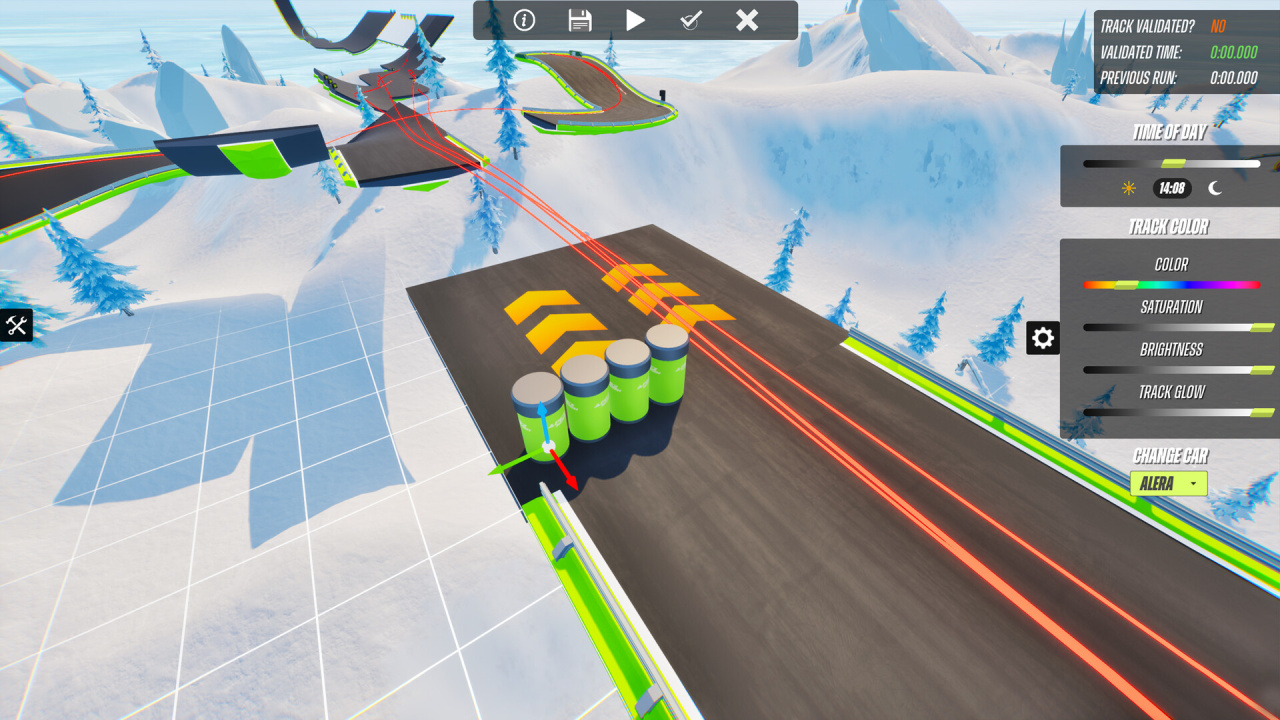This screenshot has width=1280, height=720.
Task: Save the track with the floppy disk icon
Action: coord(579,20)
